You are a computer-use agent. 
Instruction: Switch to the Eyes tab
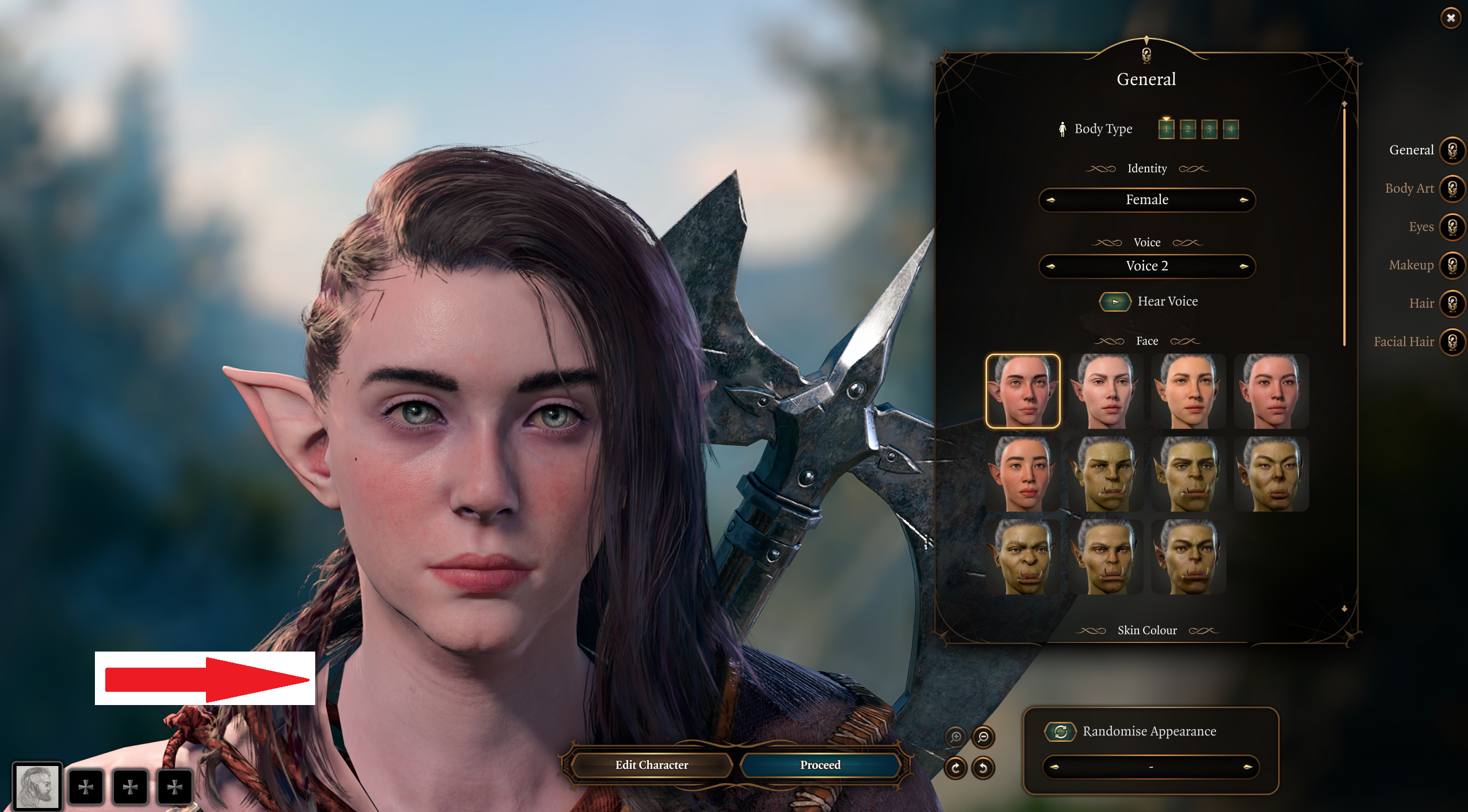pyautogui.click(x=1452, y=227)
